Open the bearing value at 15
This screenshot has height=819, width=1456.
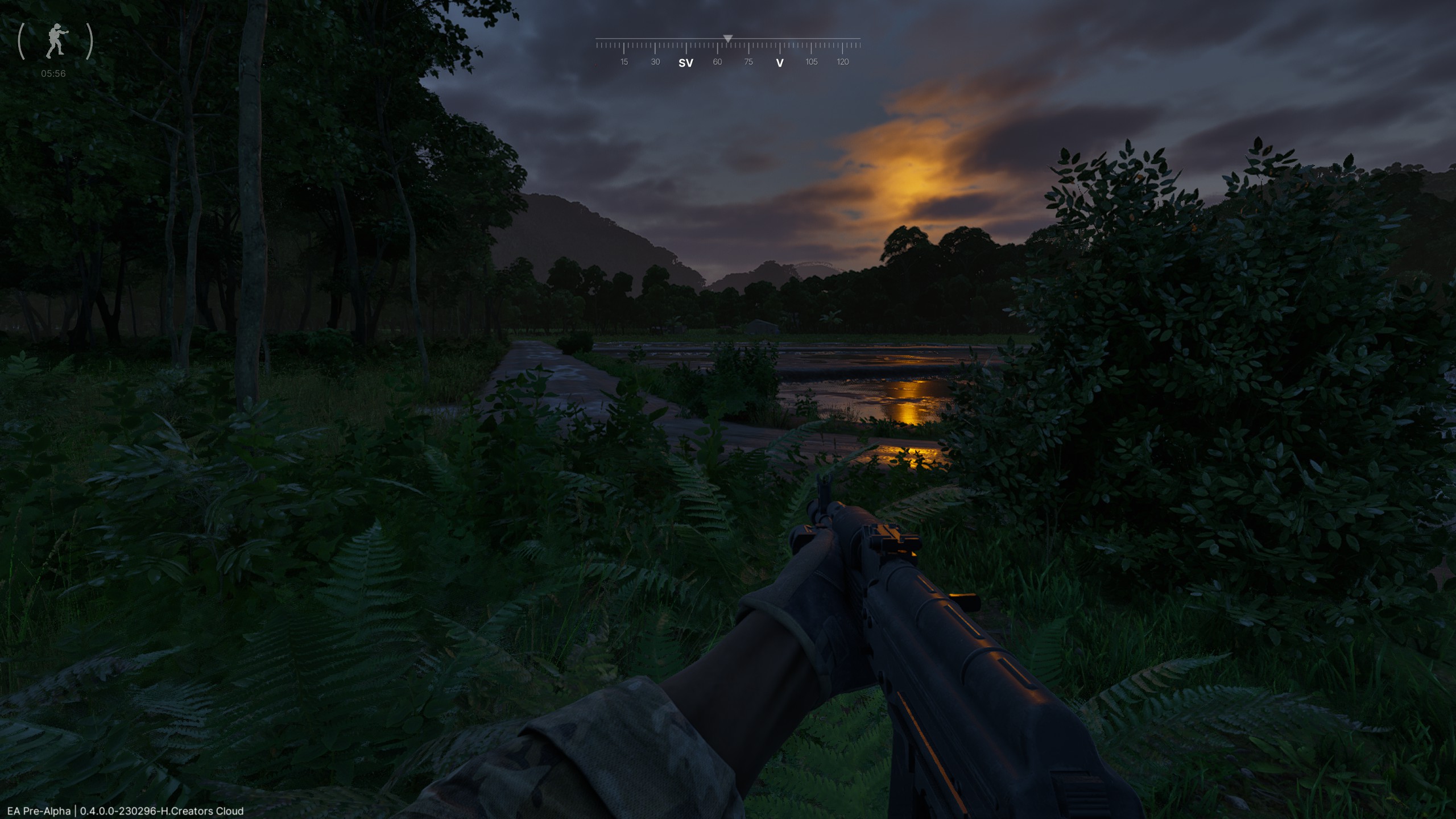pos(624,61)
